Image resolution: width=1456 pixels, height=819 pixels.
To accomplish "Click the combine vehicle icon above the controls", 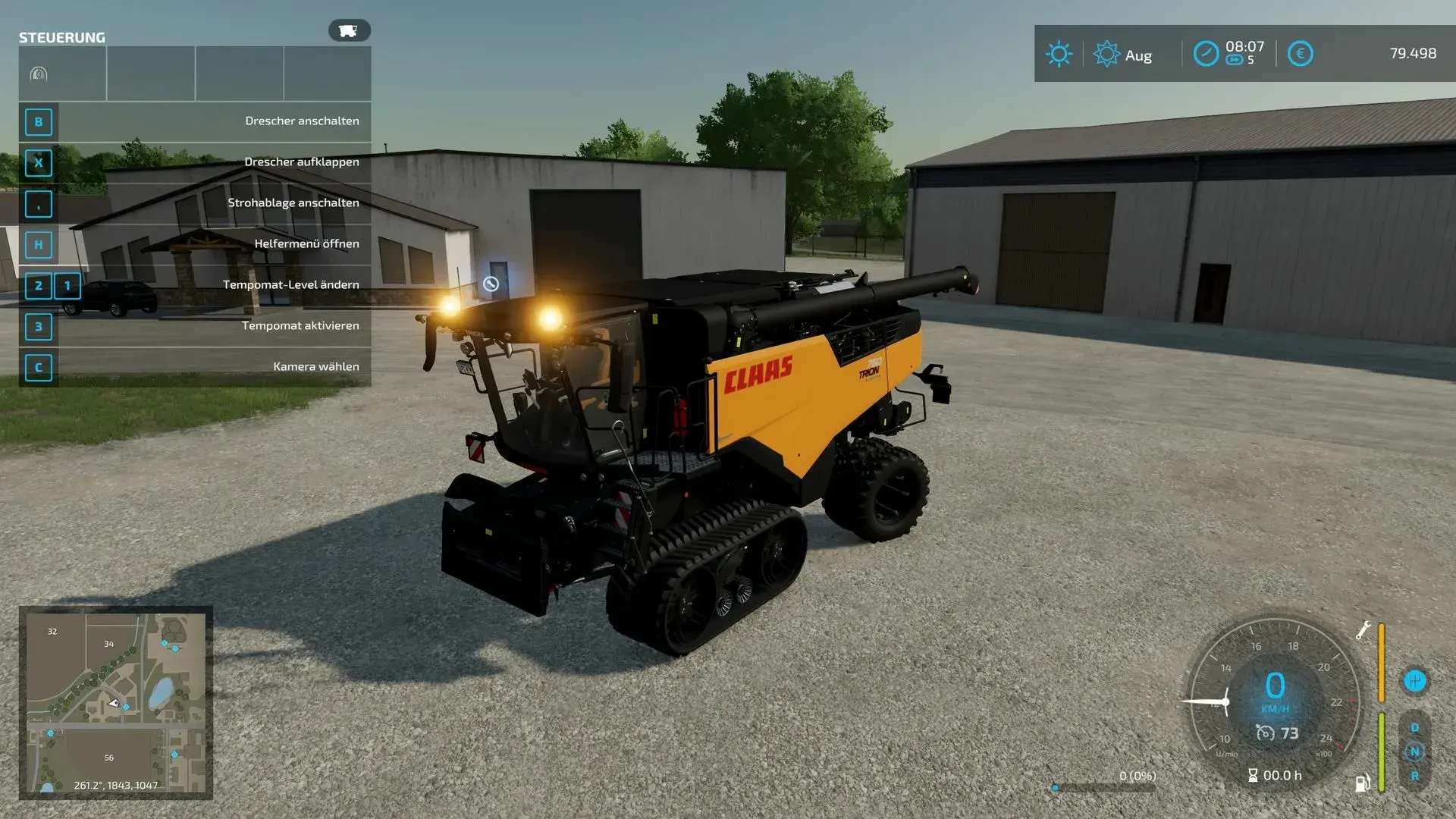I will coord(349,30).
